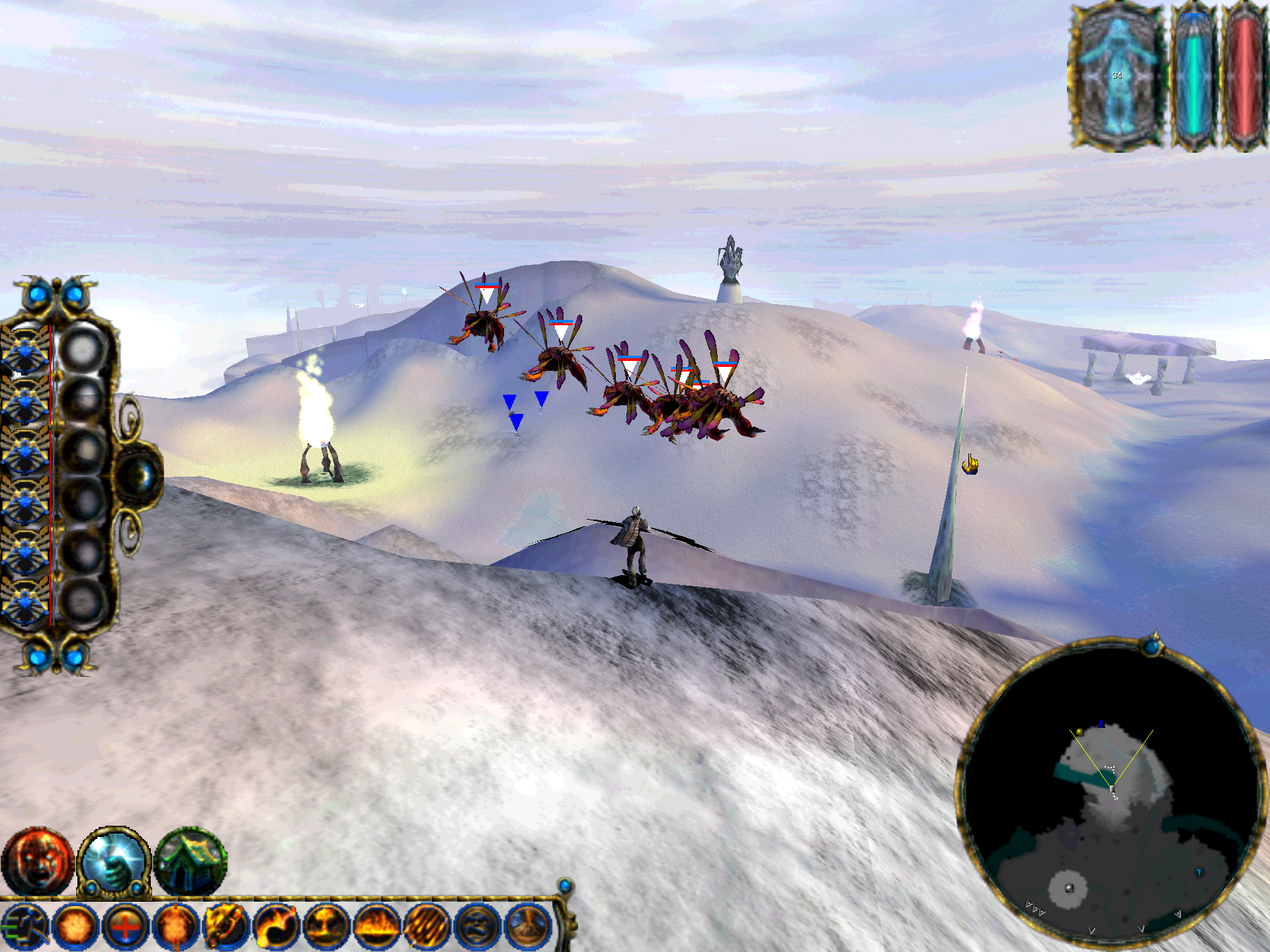Switch to the red screaming face tab
This screenshot has height=952, width=1270.
pyautogui.click(x=36, y=861)
